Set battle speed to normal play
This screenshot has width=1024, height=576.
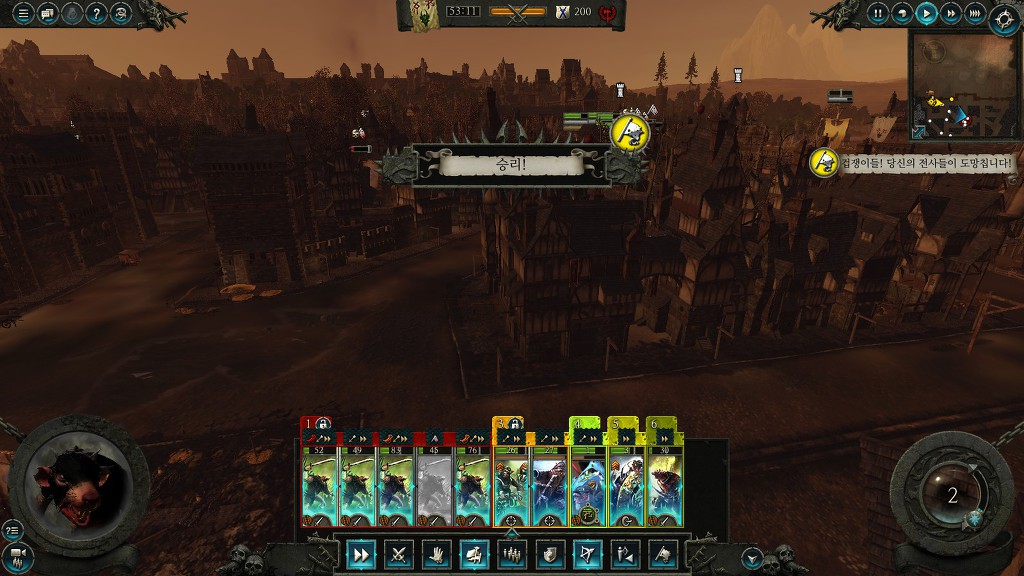click(927, 14)
